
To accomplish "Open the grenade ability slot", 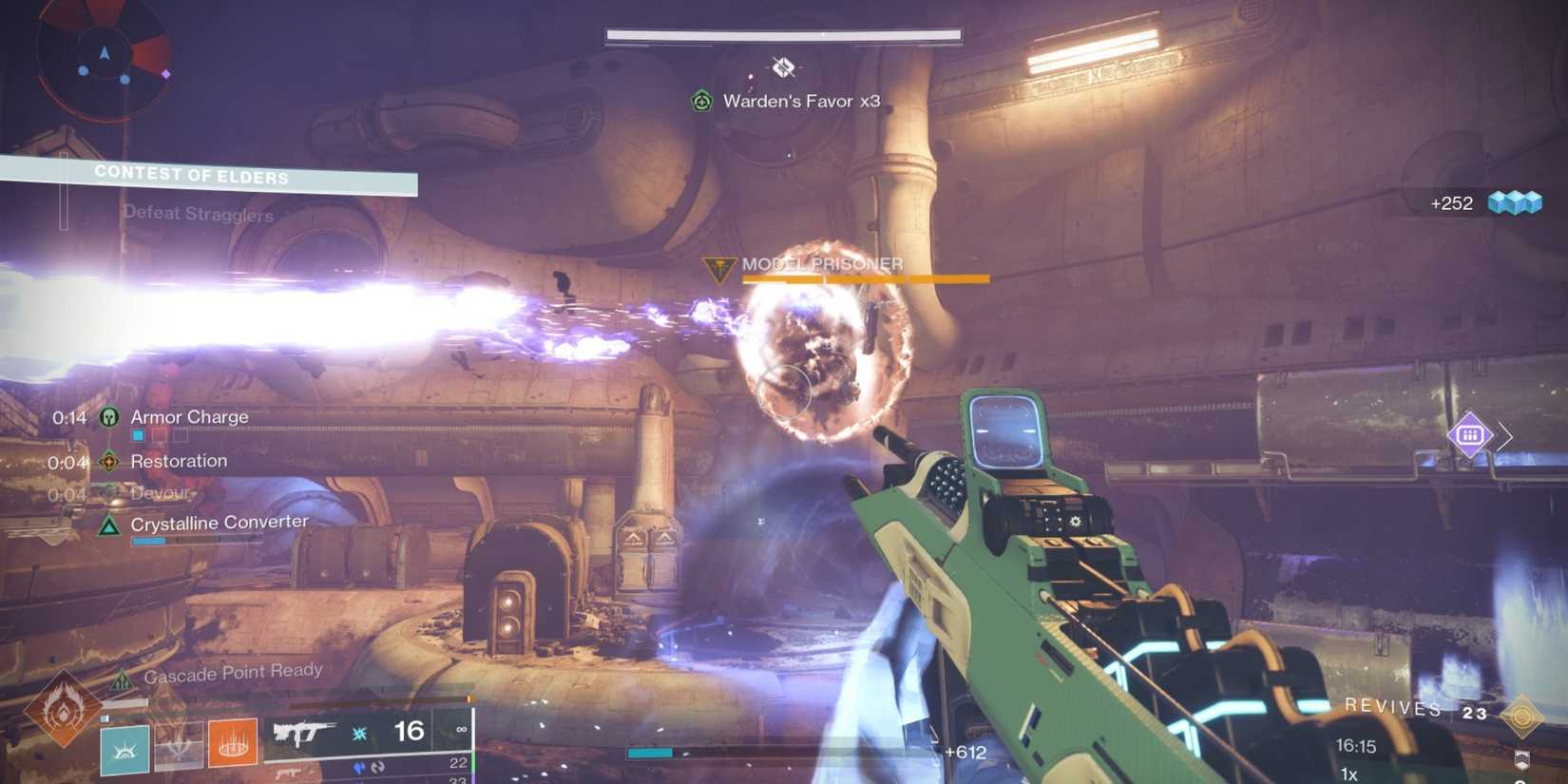I will (x=179, y=751).
